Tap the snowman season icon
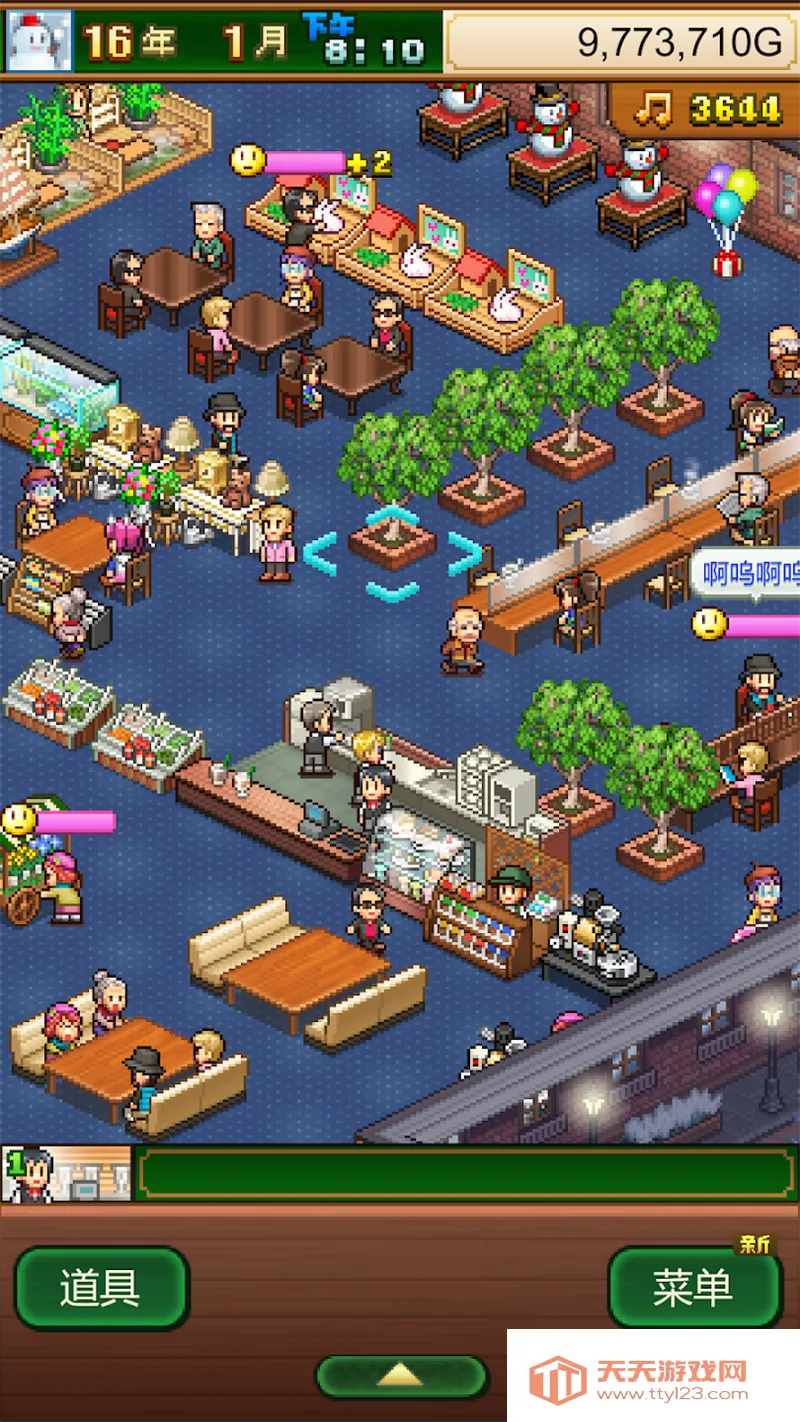Viewport: 800px width, 1422px height. point(40,41)
